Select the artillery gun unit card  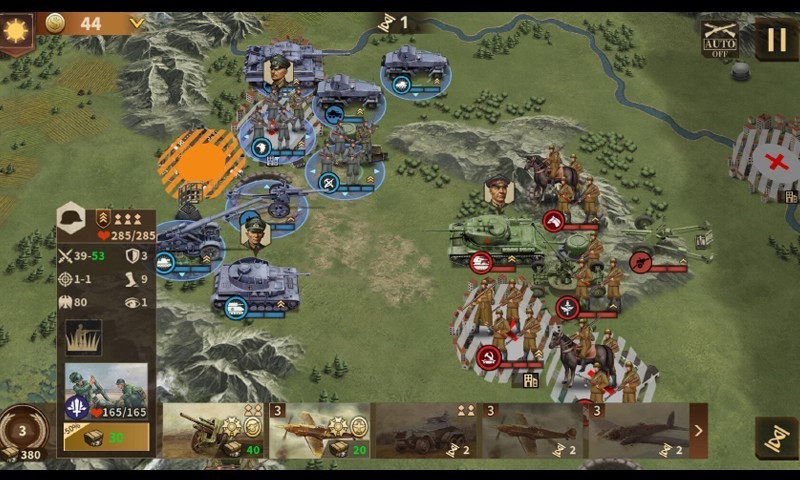[213, 431]
